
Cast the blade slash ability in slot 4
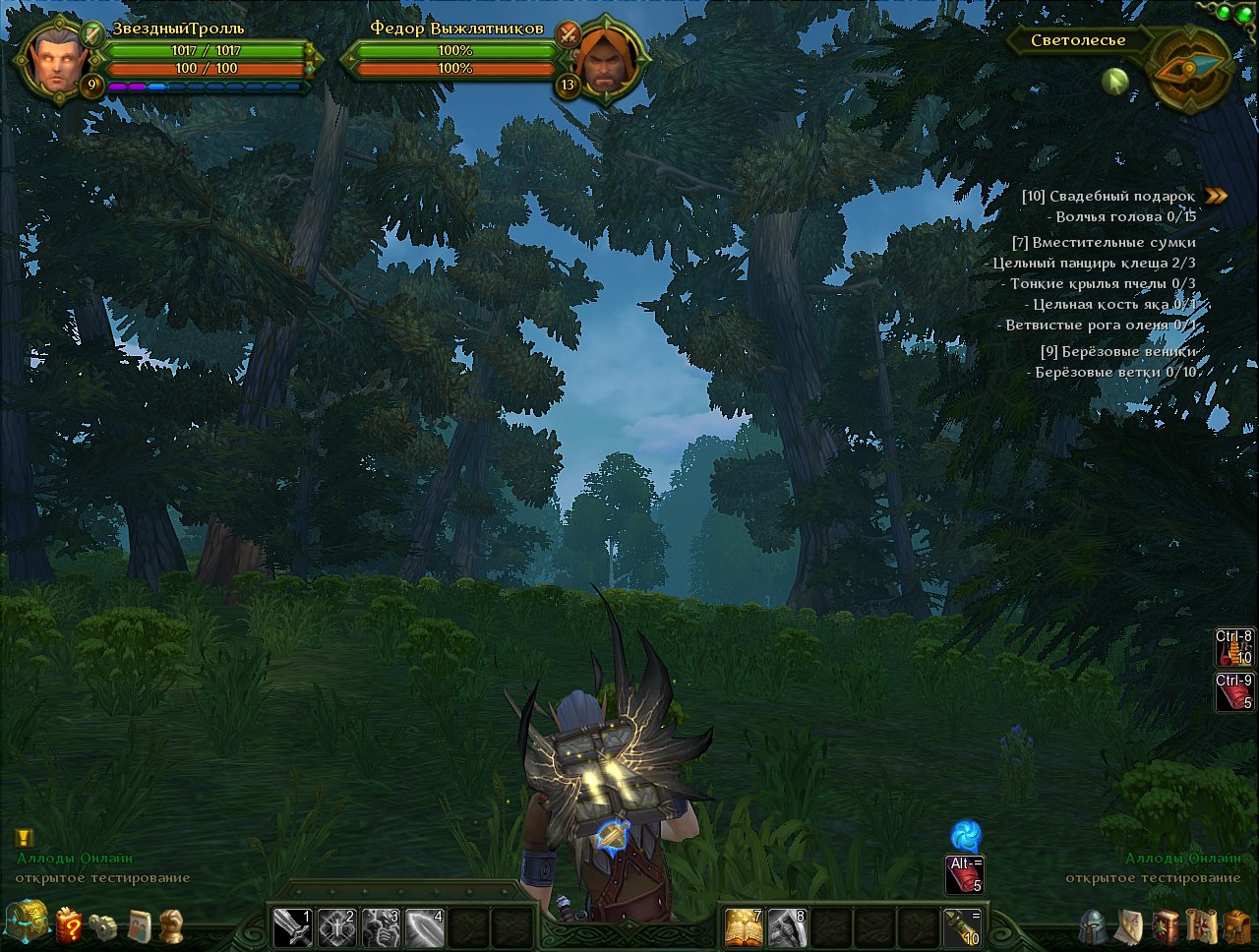pyautogui.click(x=425, y=926)
